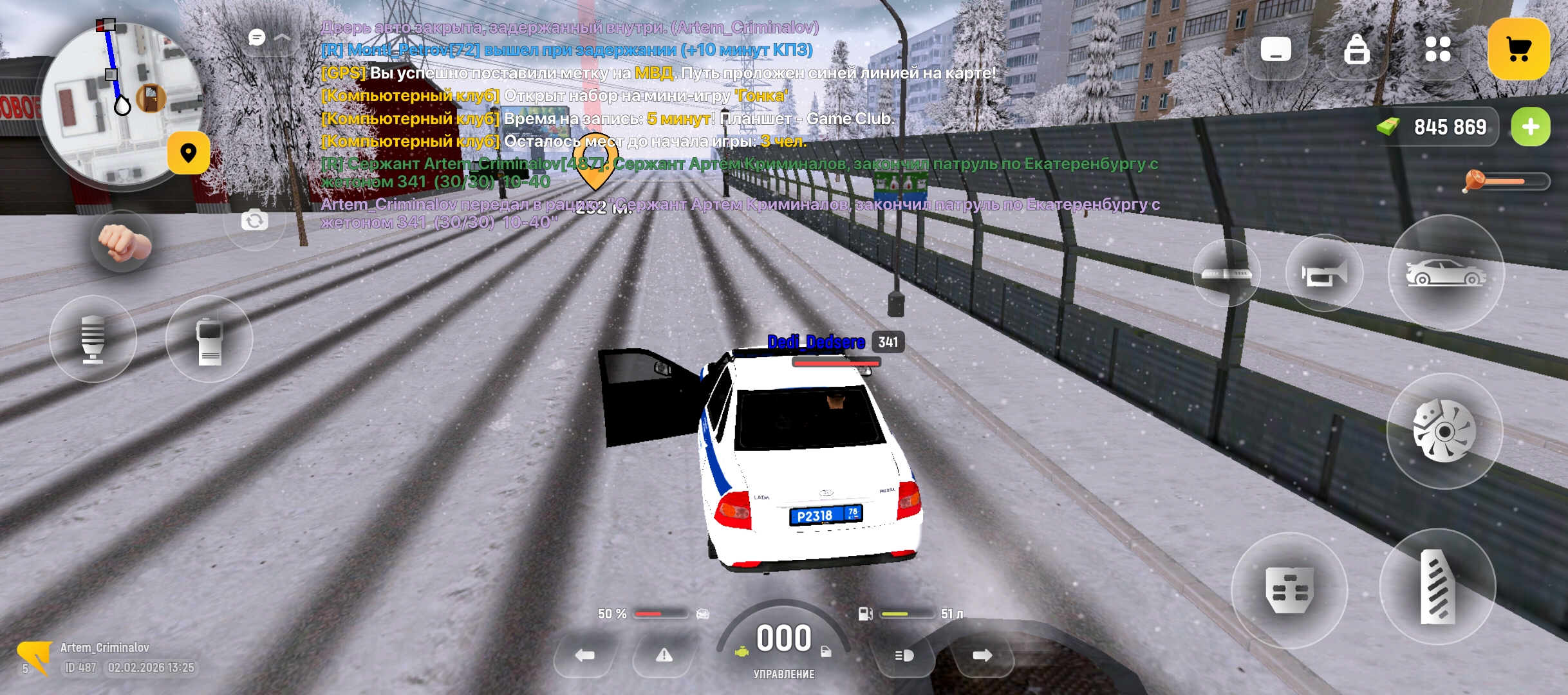The image size is (1568, 695).
Task: Open the yellow shopping cart store
Action: (1518, 49)
